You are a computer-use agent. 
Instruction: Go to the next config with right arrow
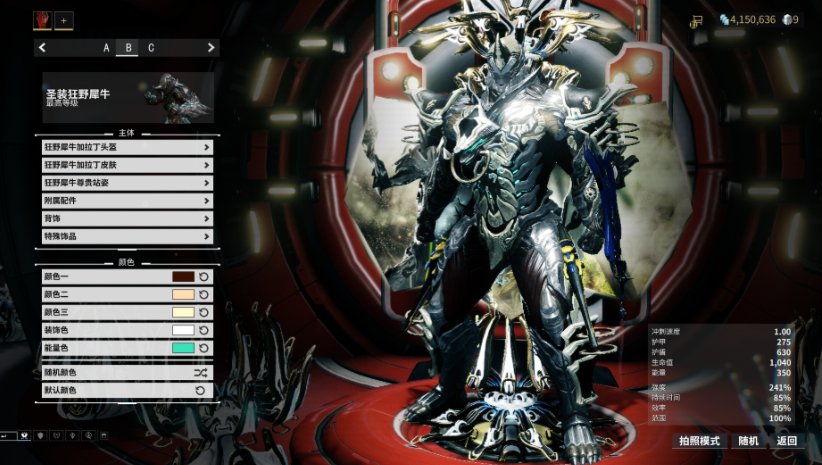211,47
